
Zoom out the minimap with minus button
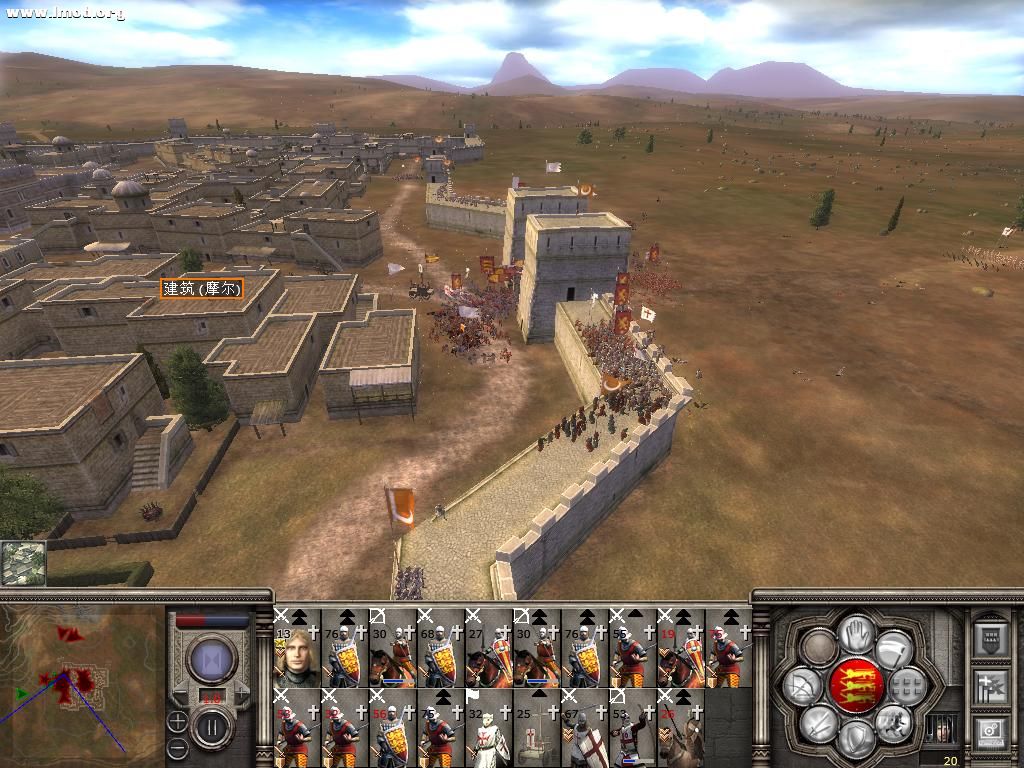[x=177, y=746]
